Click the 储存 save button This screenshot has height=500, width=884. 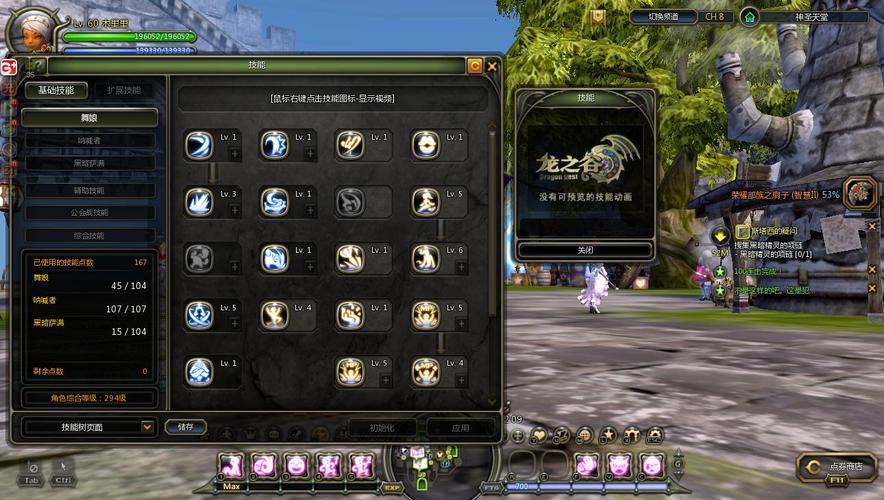click(x=186, y=426)
